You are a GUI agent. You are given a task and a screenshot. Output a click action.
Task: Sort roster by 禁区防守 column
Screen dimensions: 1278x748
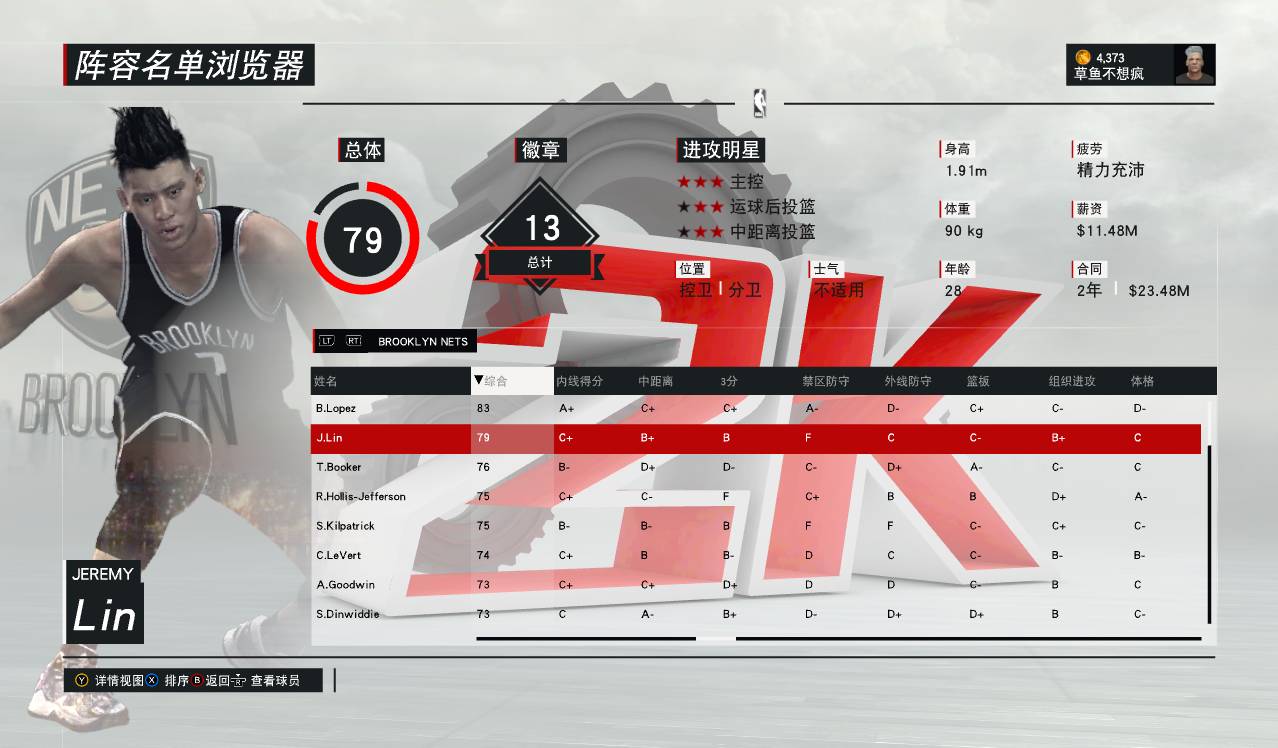click(825, 381)
